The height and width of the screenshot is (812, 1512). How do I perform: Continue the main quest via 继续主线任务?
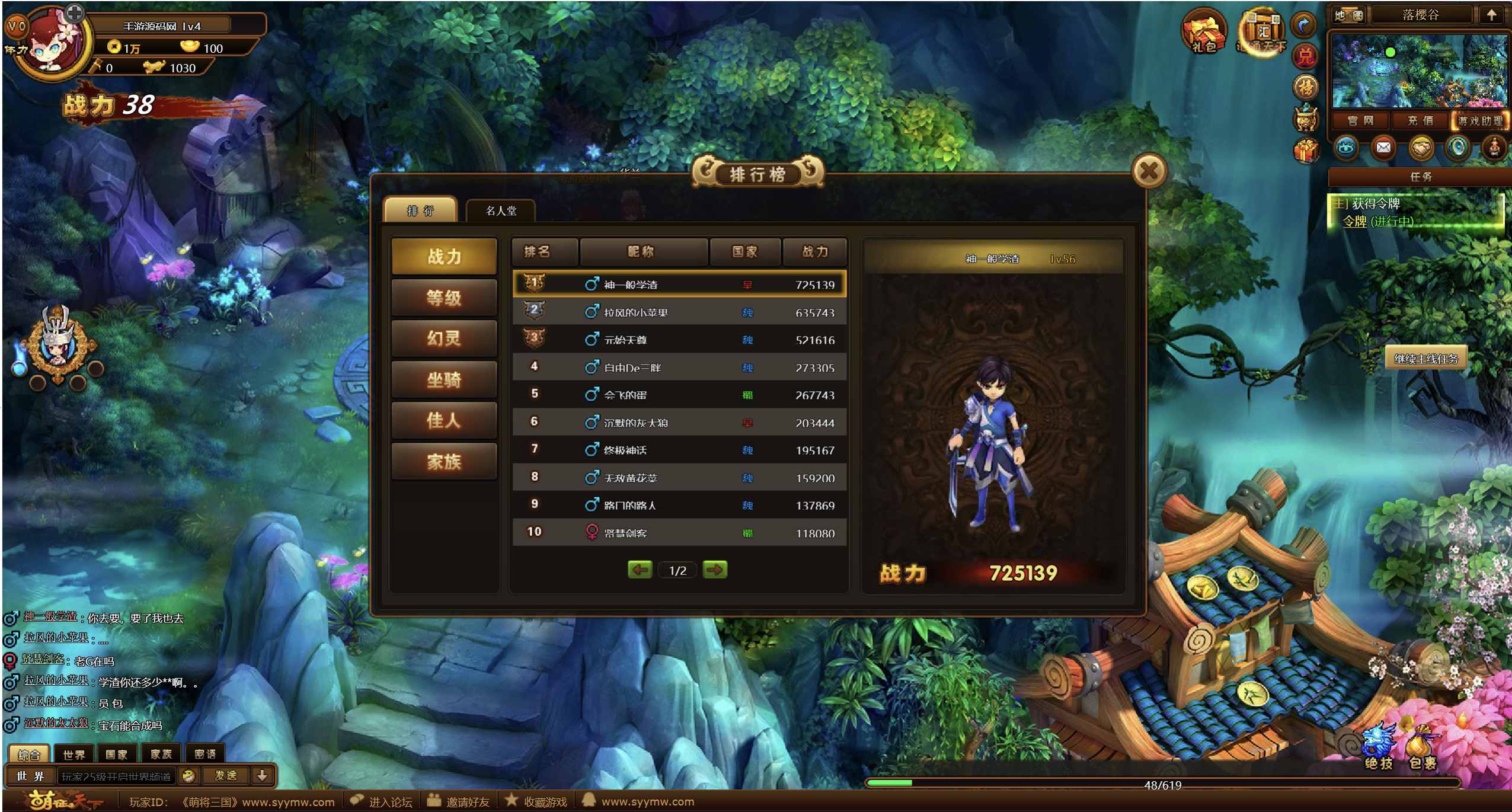pyautogui.click(x=1425, y=359)
